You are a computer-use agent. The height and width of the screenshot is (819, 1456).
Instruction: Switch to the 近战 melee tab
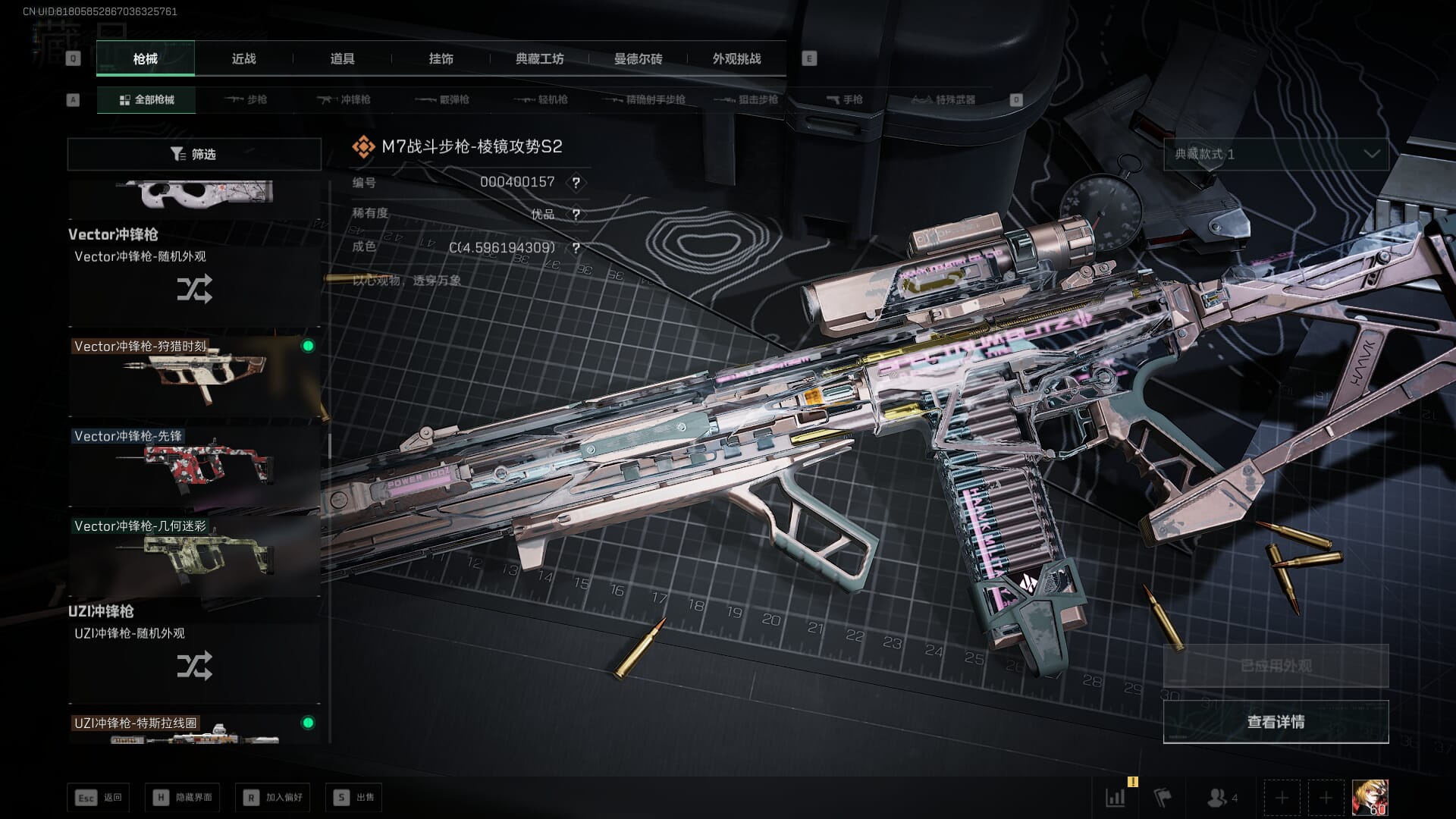click(x=243, y=58)
